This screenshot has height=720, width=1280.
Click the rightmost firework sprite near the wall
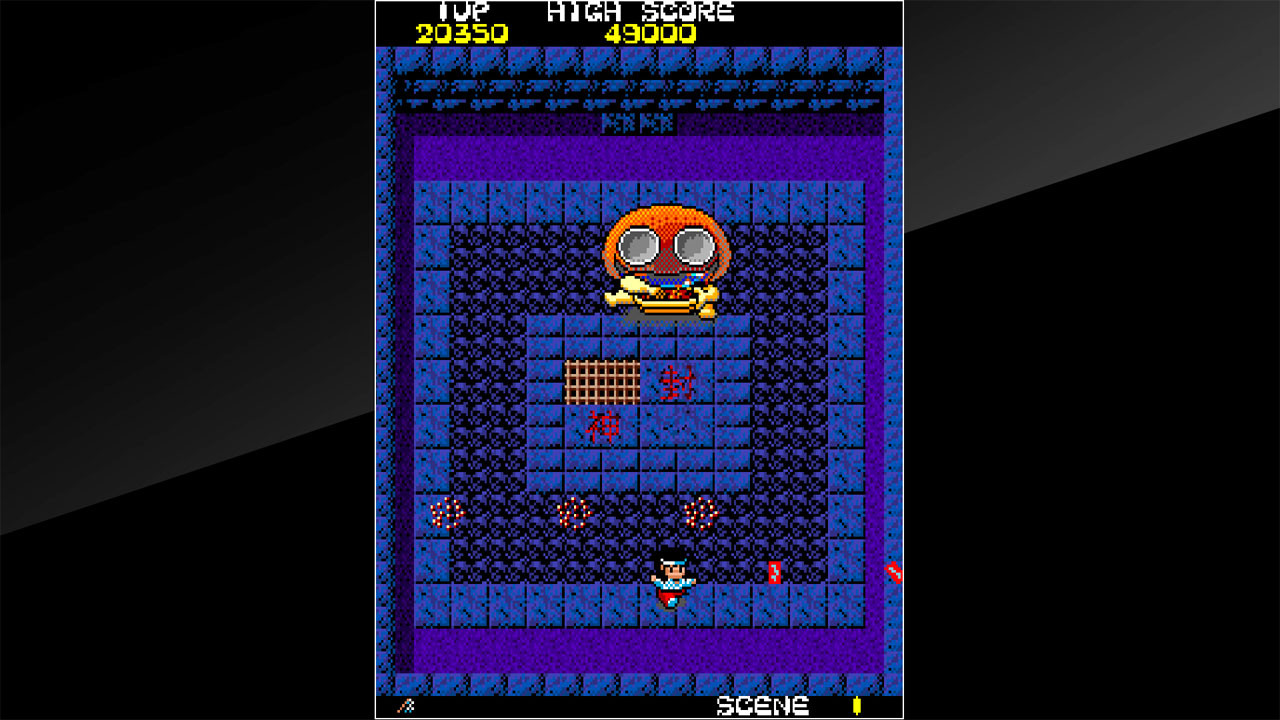[700, 513]
